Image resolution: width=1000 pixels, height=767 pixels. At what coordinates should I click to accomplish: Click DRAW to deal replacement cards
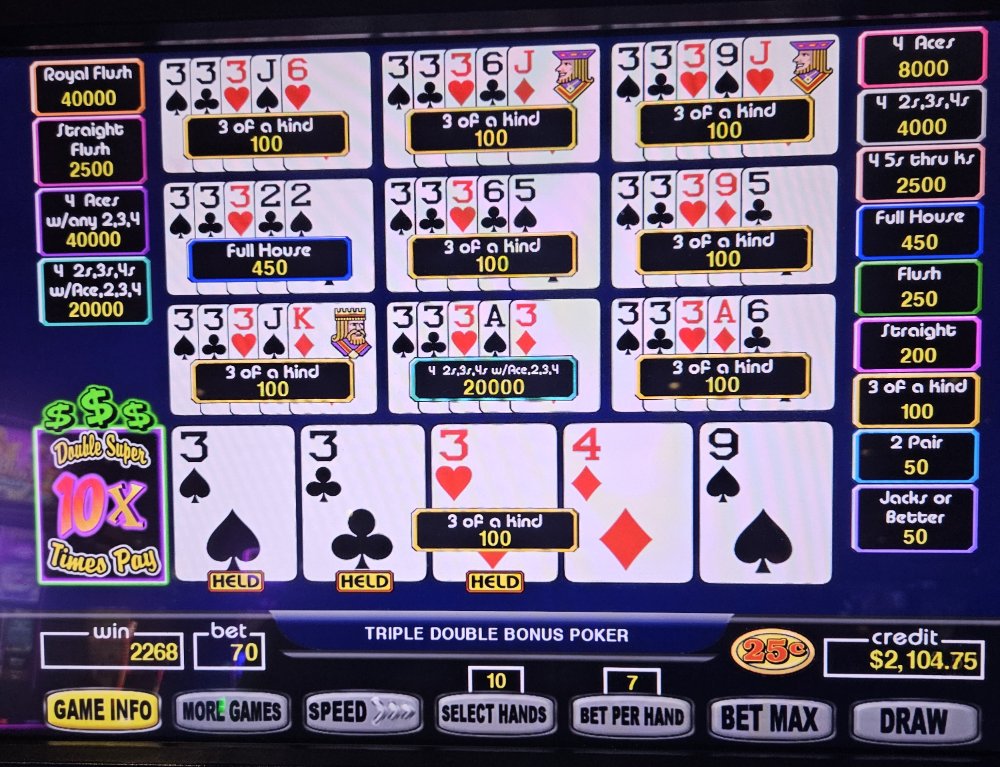(x=913, y=720)
